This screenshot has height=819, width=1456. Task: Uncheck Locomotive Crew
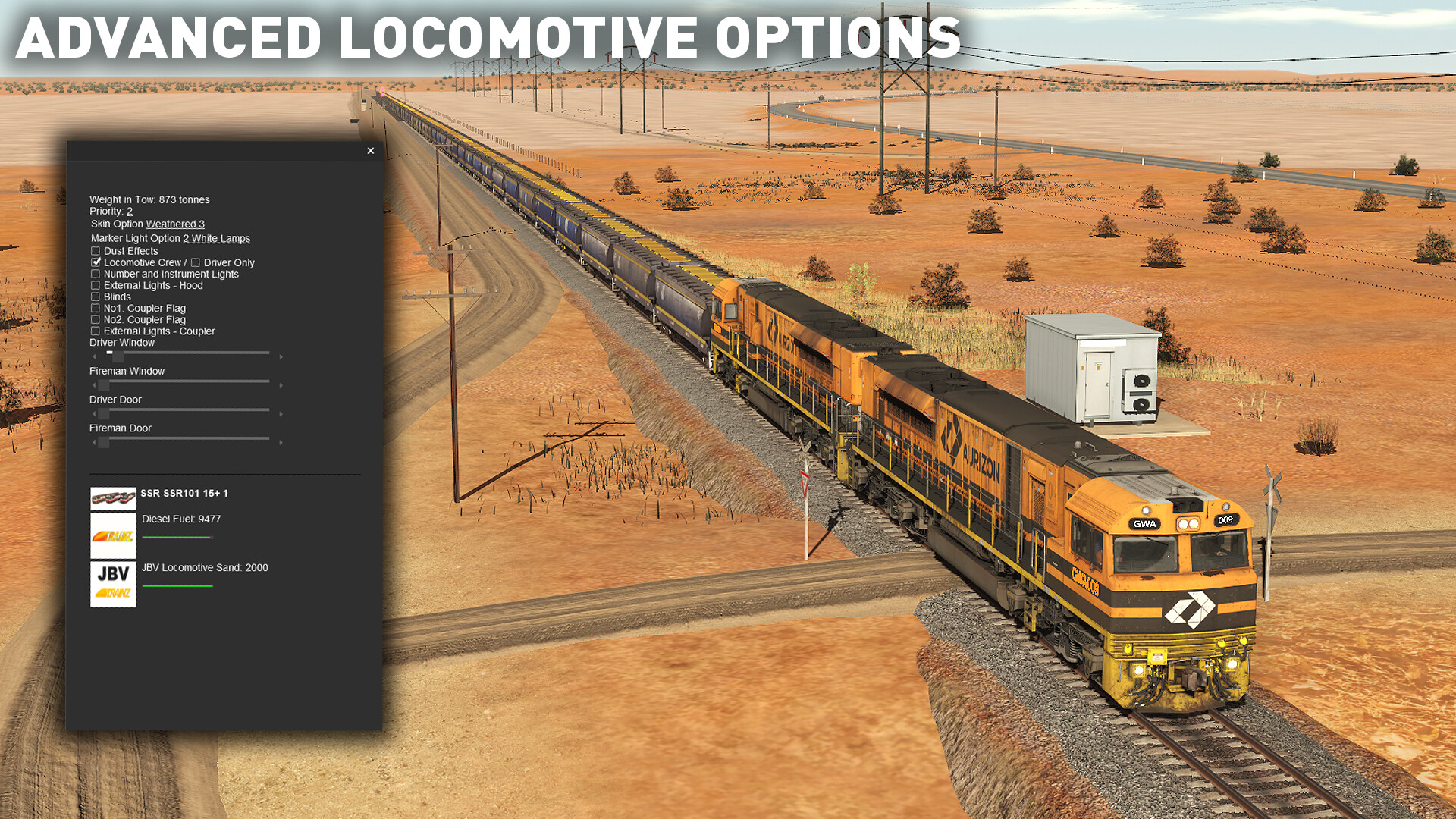point(95,262)
